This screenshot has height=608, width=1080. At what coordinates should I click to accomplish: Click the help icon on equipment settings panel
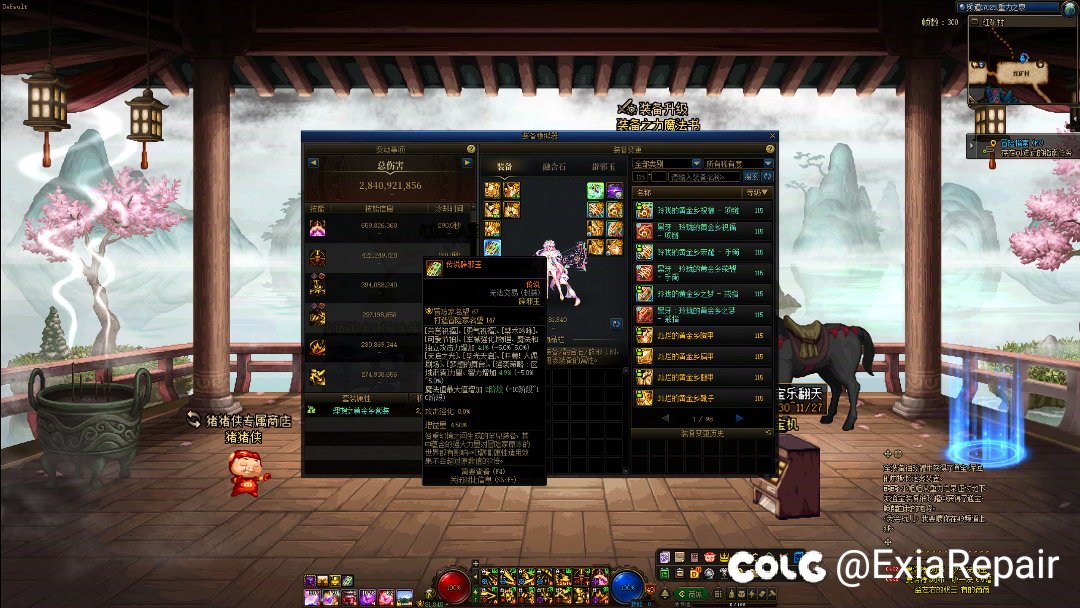coord(769,149)
